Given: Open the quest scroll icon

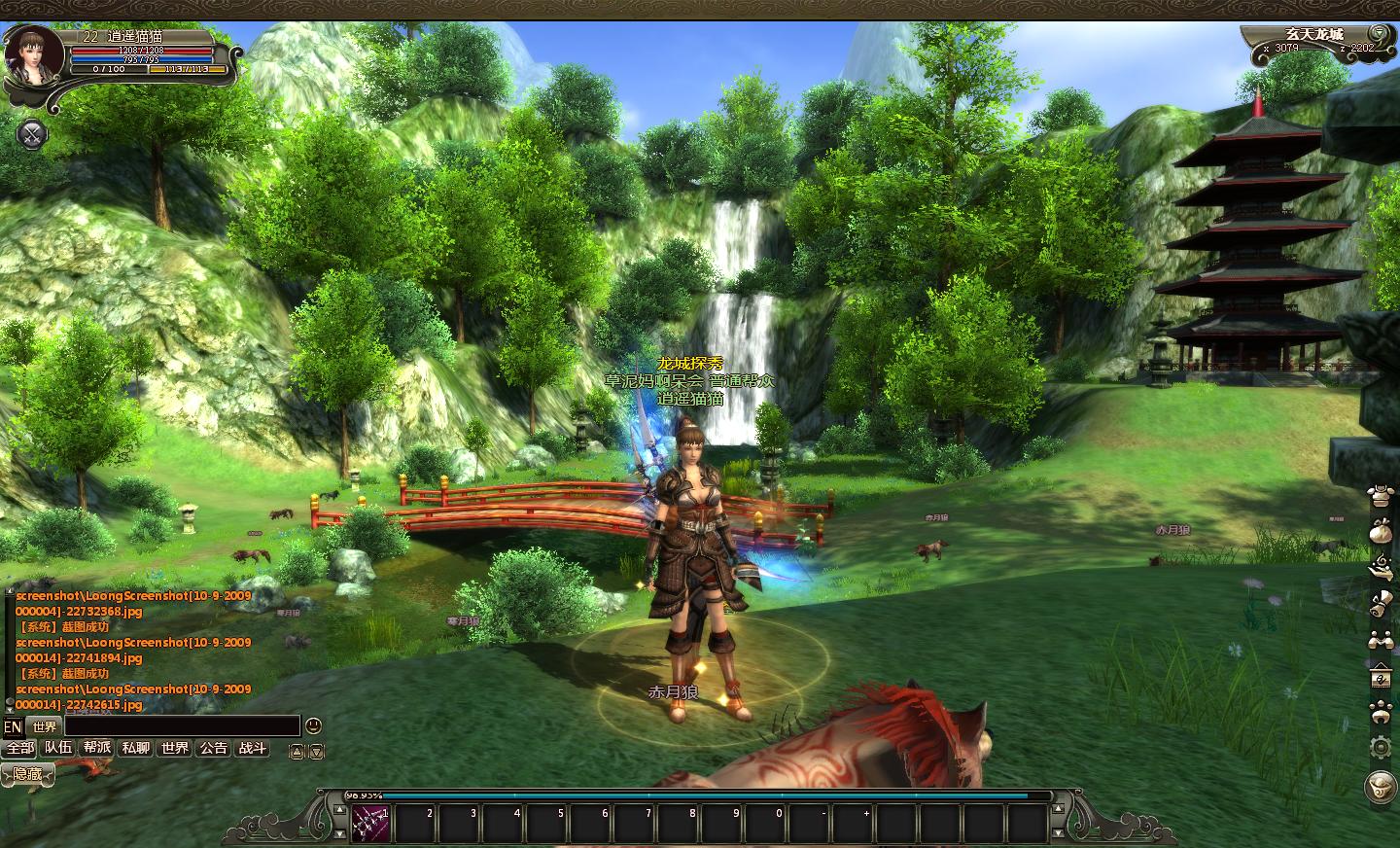Looking at the screenshot, I should pyautogui.click(x=1379, y=604).
